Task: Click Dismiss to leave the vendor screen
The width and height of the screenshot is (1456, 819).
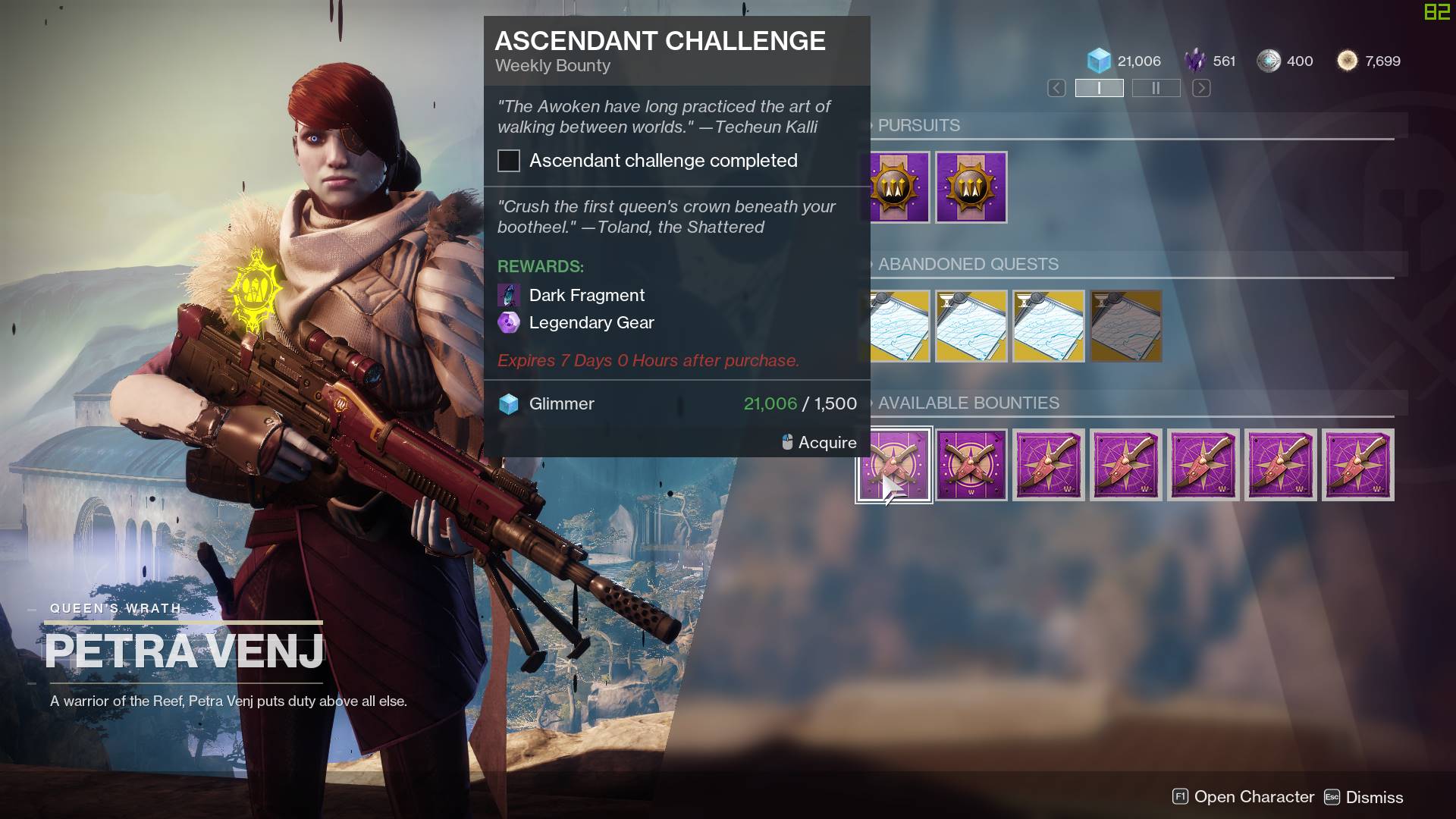Action: [x=1374, y=797]
